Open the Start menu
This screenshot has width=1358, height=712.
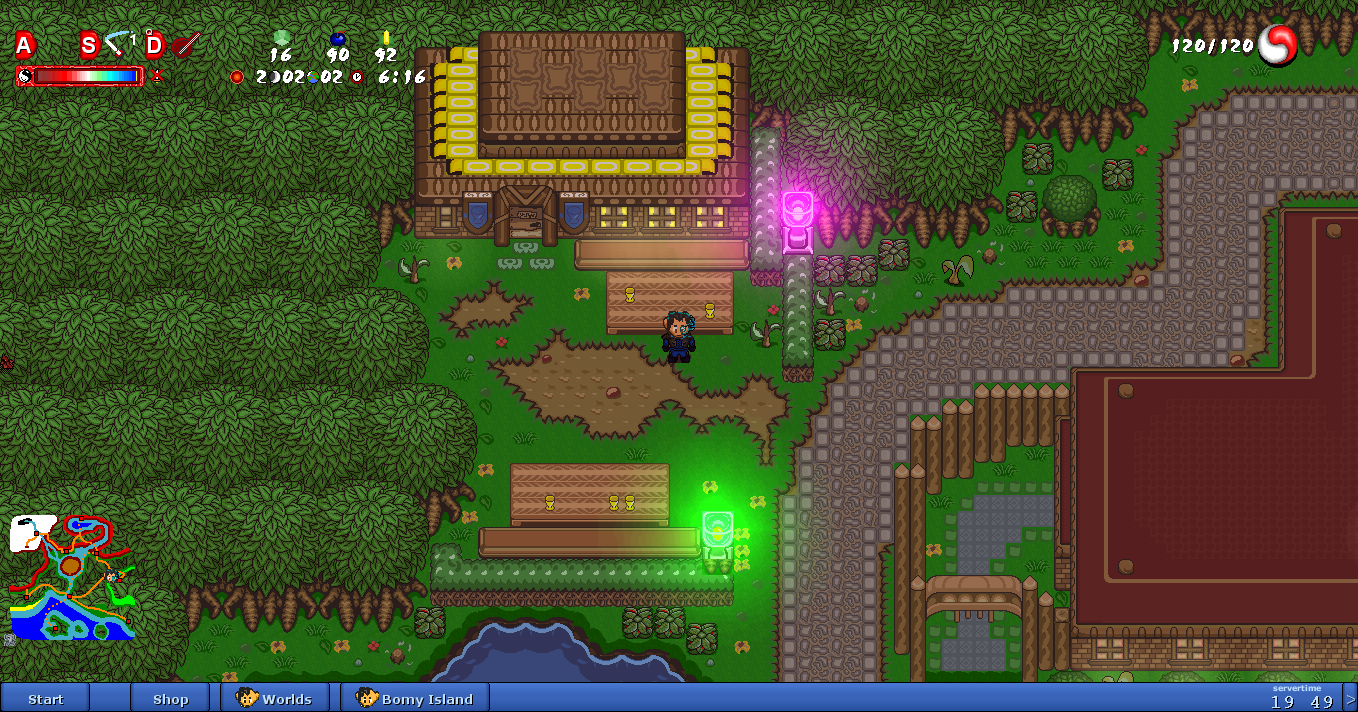45,698
